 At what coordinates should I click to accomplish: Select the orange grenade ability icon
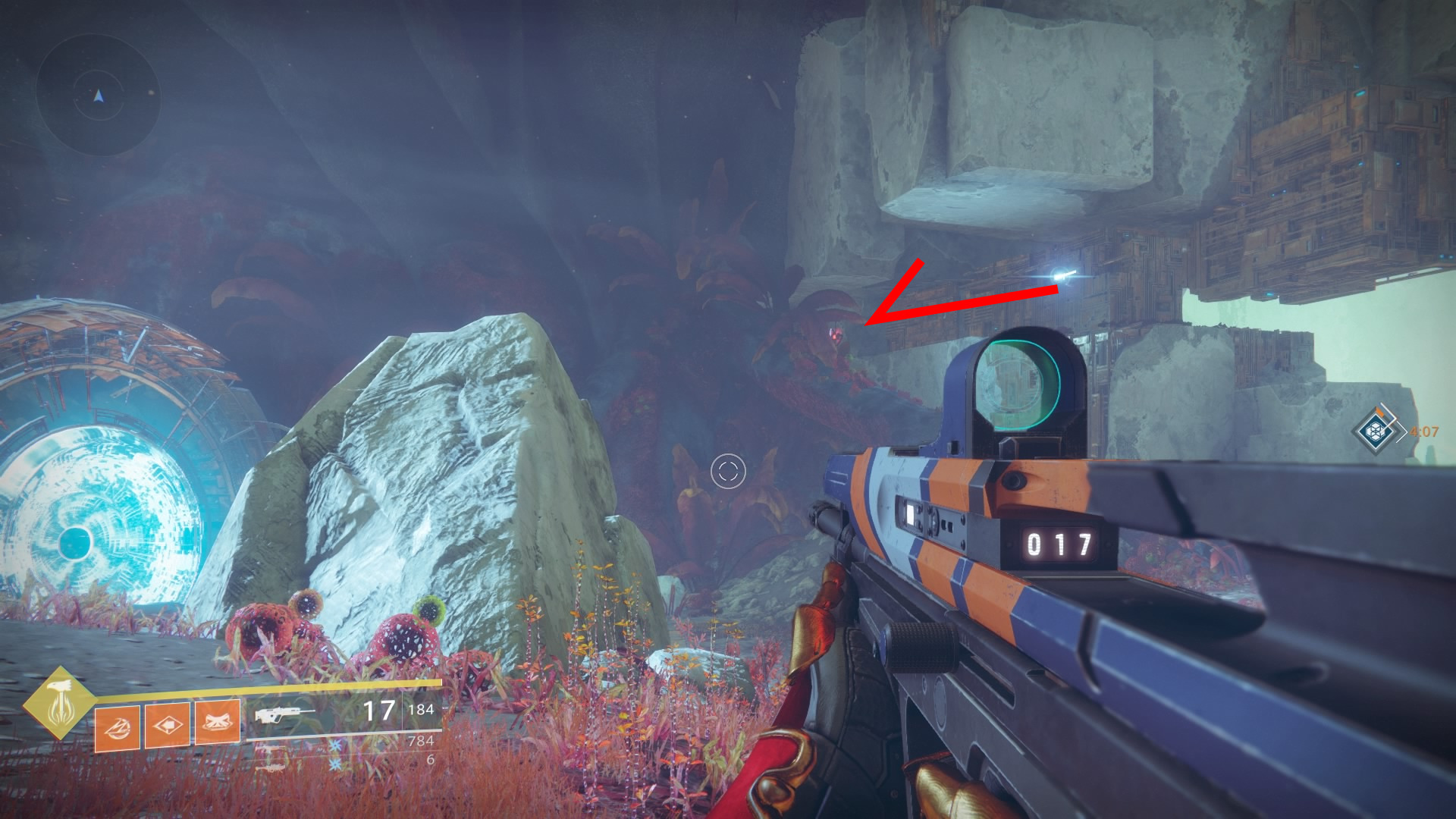[x=118, y=727]
